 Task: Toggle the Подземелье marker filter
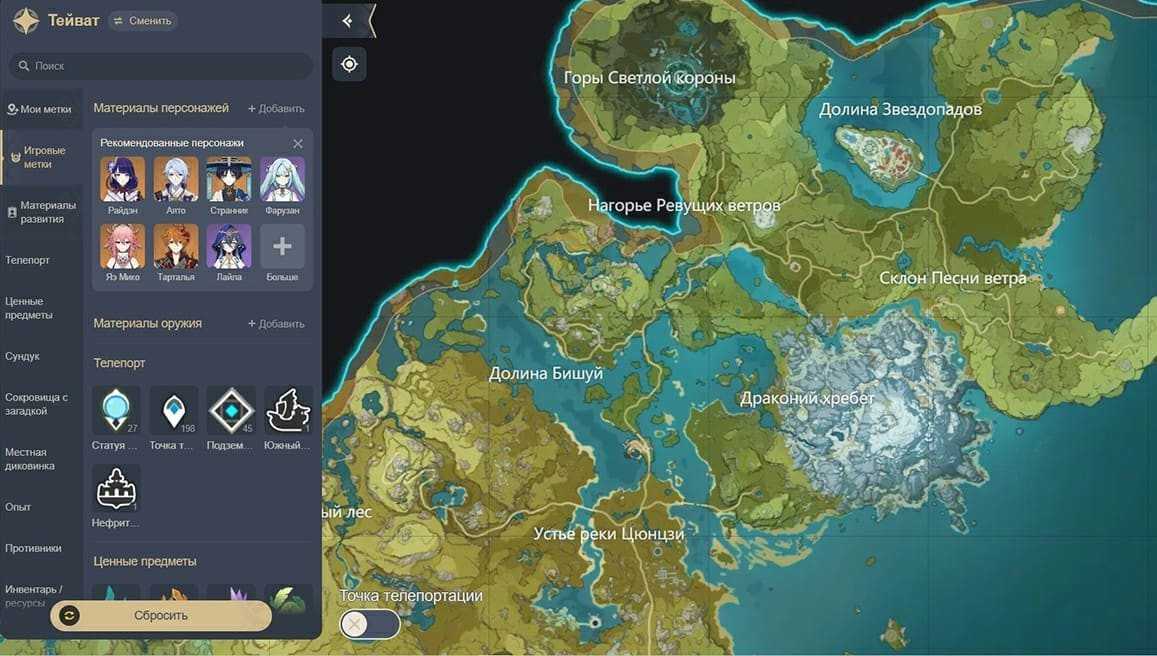click(231, 412)
